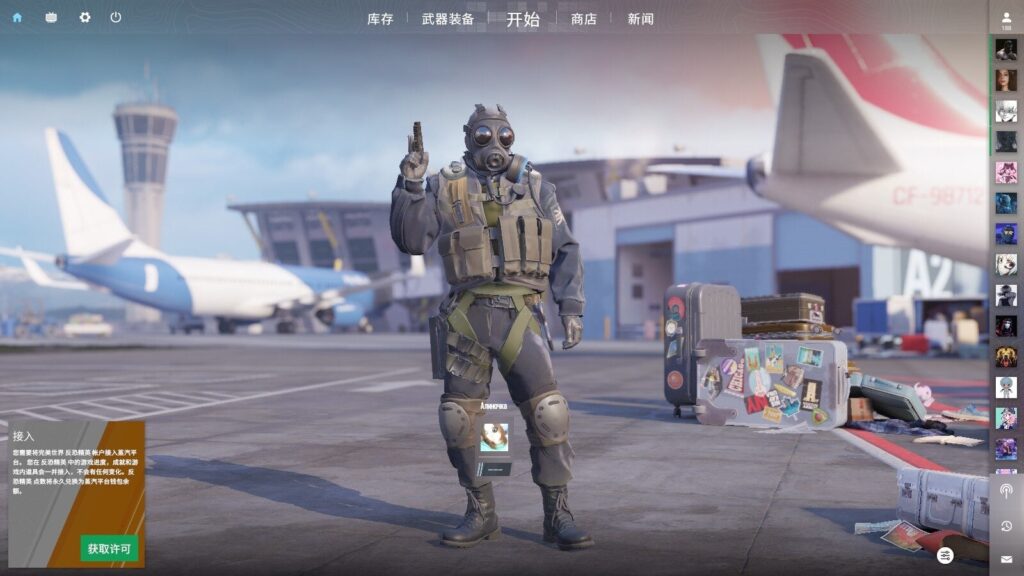Show the 新闻 news tab
Viewport: 1024px width, 576px height.
tap(641, 19)
